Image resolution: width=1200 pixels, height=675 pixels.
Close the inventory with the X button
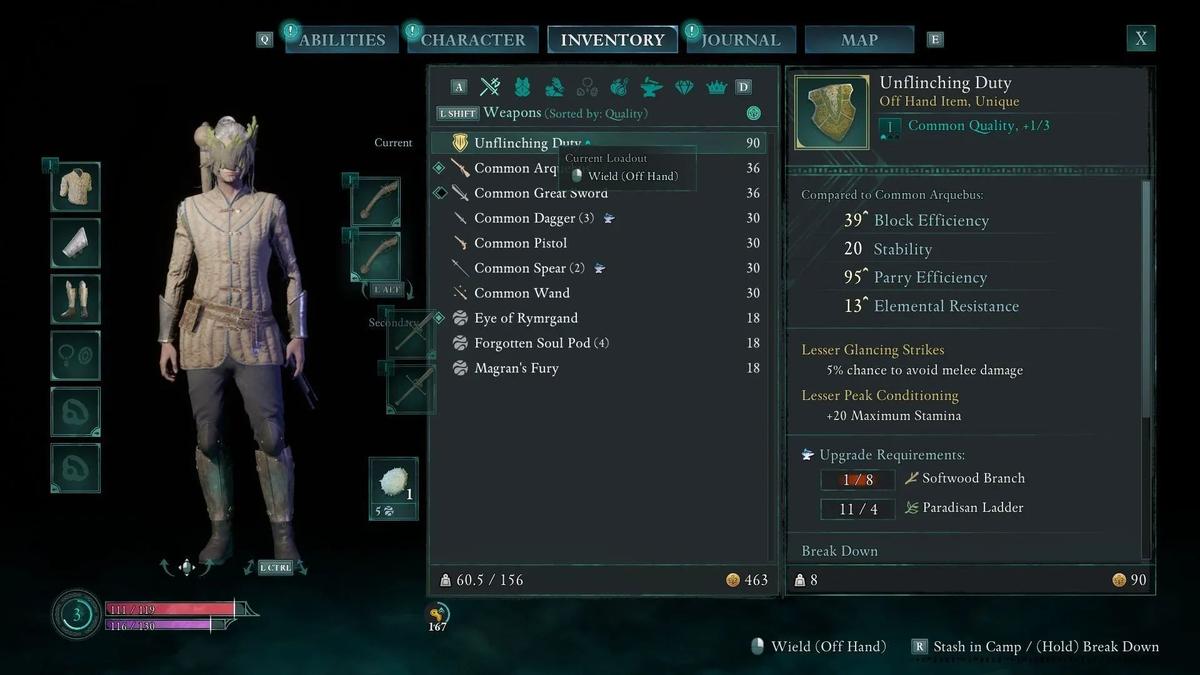point(1140,39)
